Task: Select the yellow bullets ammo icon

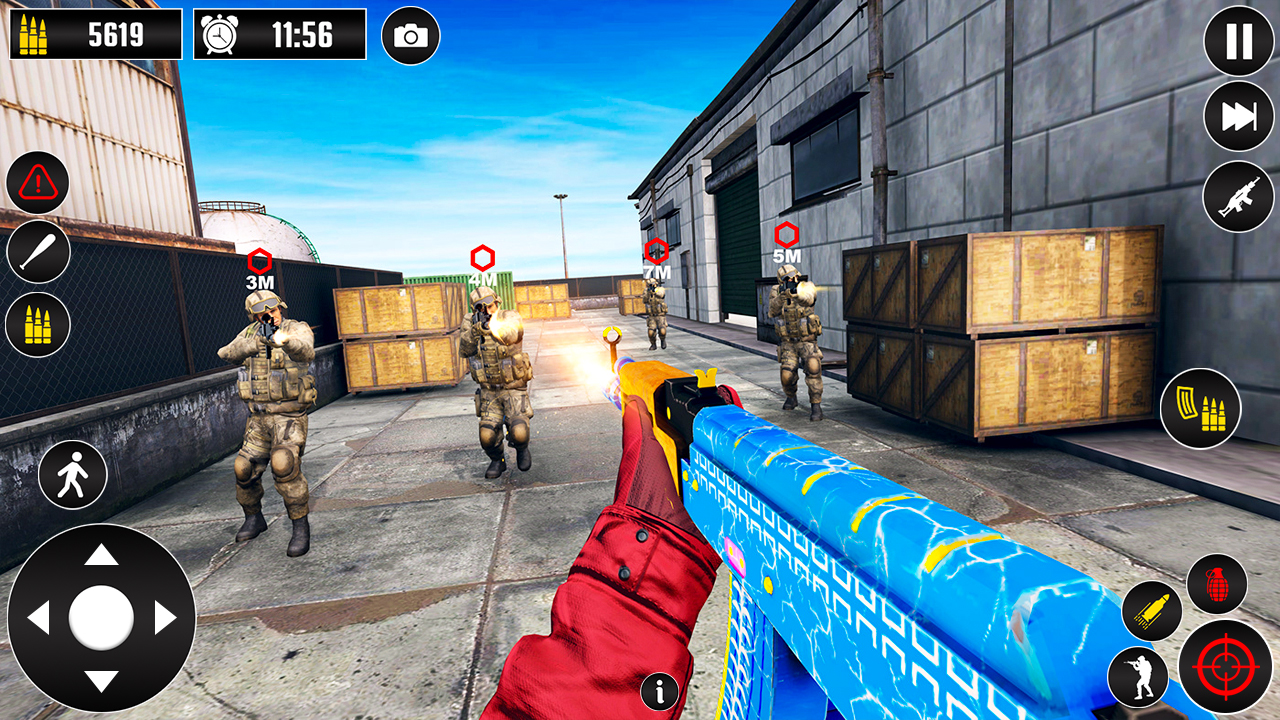Action: (37, 322)
